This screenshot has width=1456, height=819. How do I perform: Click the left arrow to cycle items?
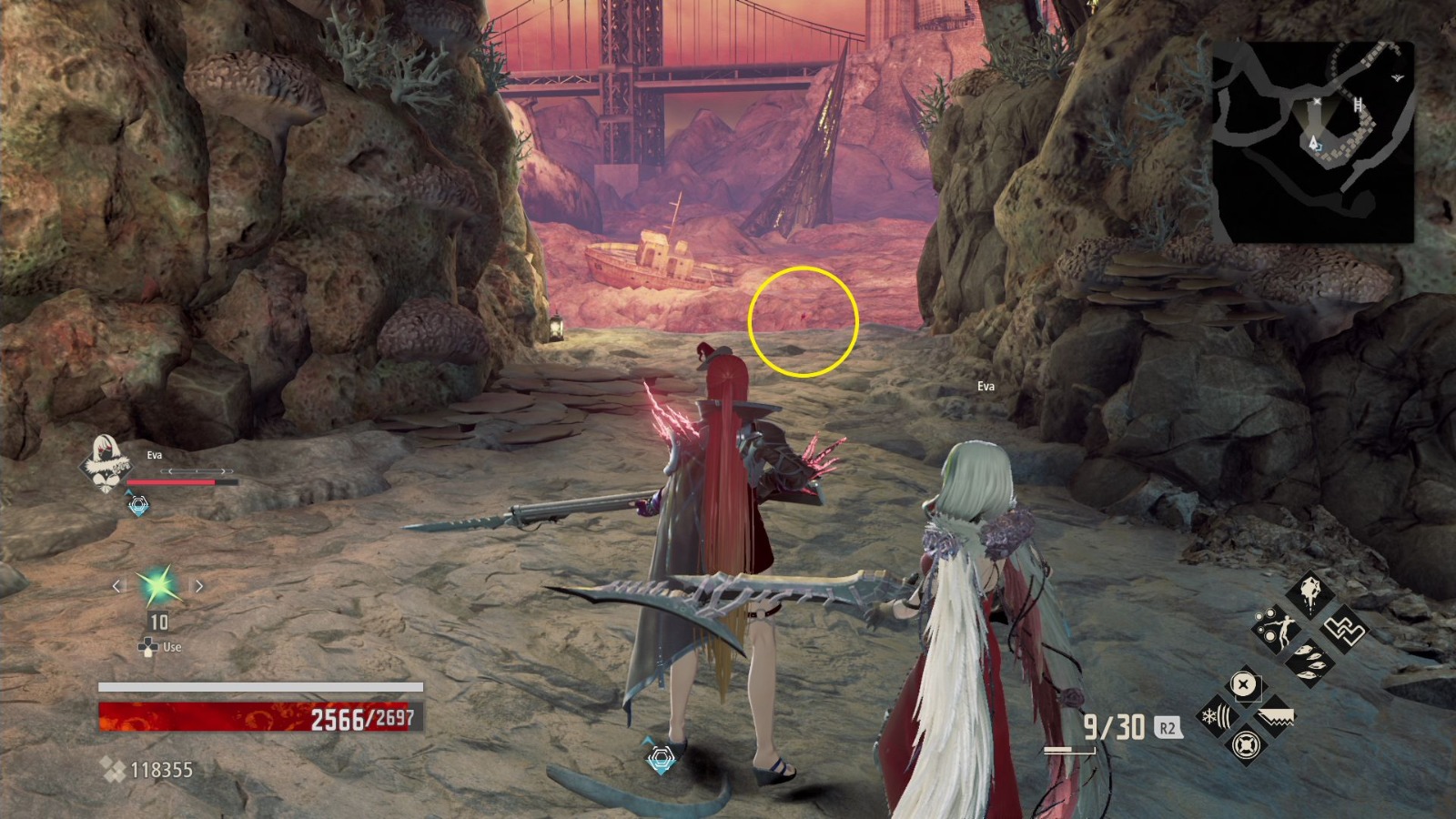pyautogui.click(x=116, y=587)
